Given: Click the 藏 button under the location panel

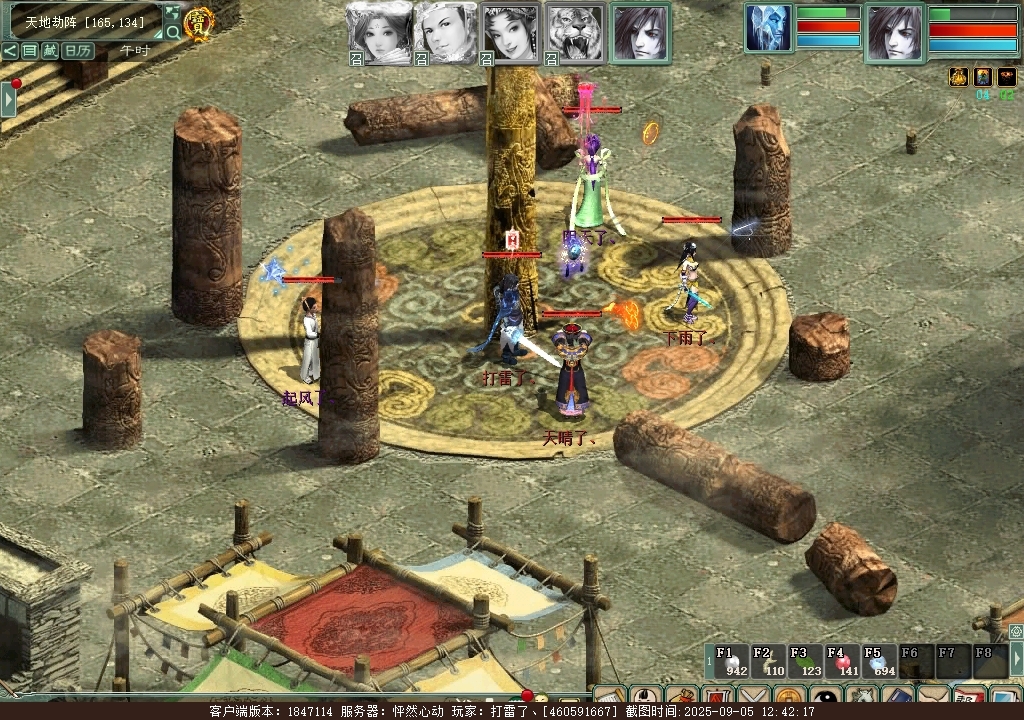Looking at the screenshot, I should (x=49, y=50).
